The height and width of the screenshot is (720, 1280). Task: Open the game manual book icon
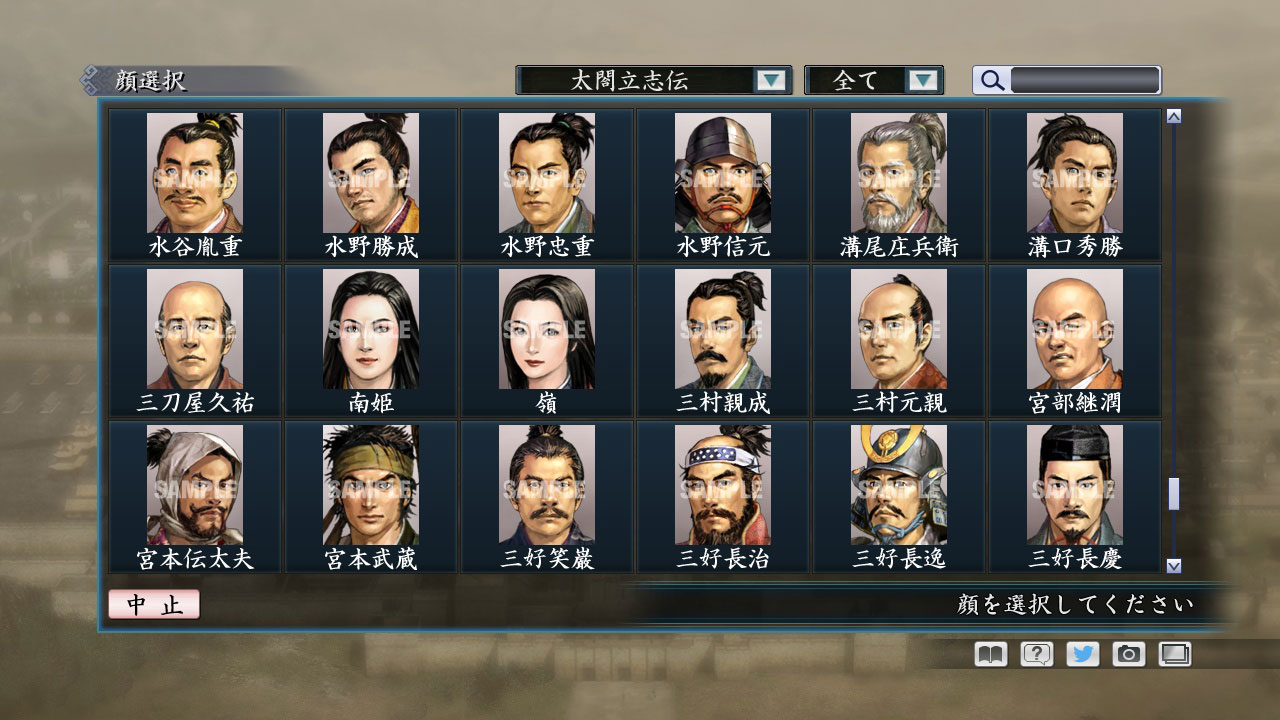tap(988, 653)
